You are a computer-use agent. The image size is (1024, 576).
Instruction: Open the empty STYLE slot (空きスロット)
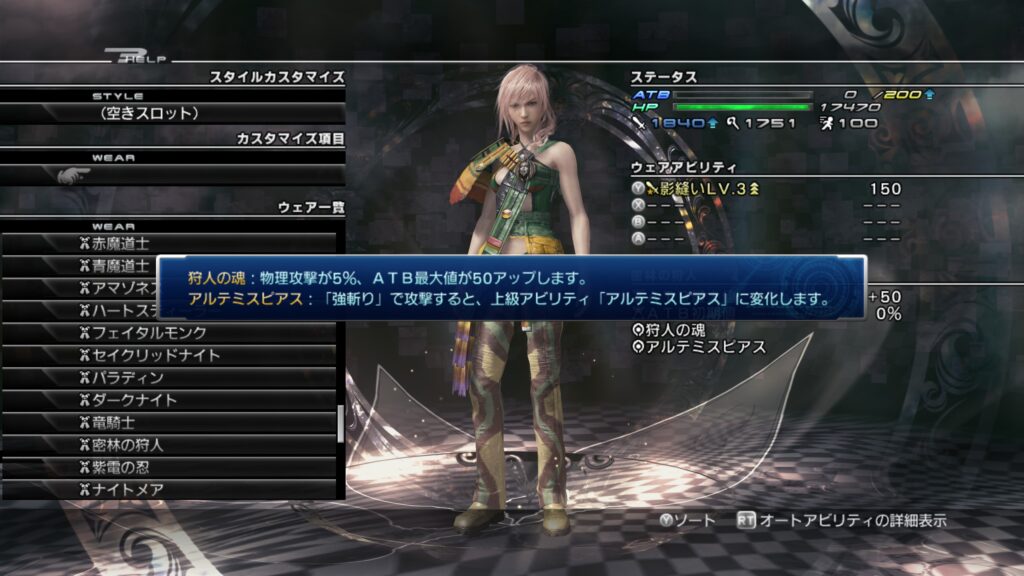(172, 113)
